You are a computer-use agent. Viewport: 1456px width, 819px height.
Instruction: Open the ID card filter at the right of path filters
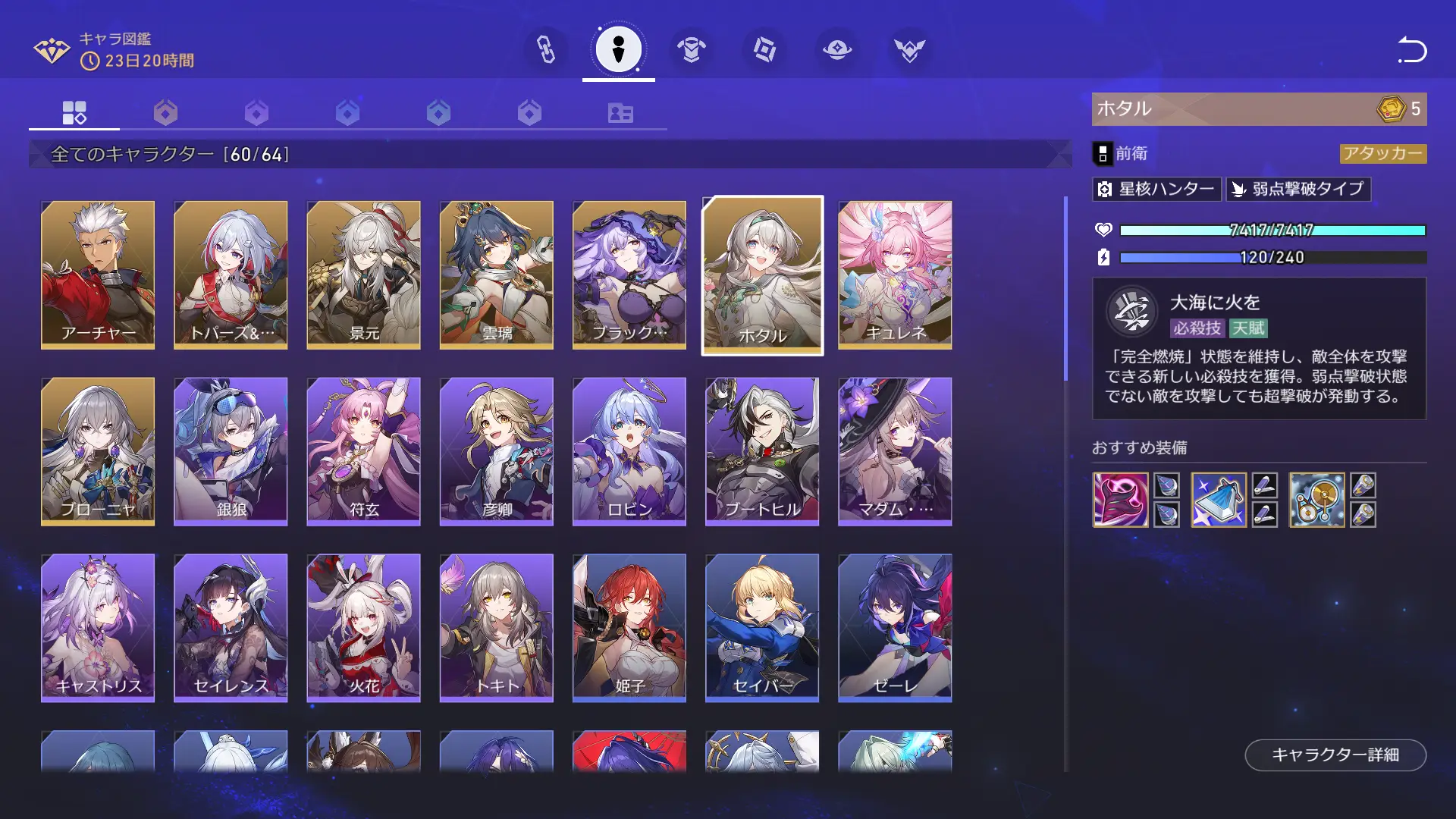coord(620,113)
